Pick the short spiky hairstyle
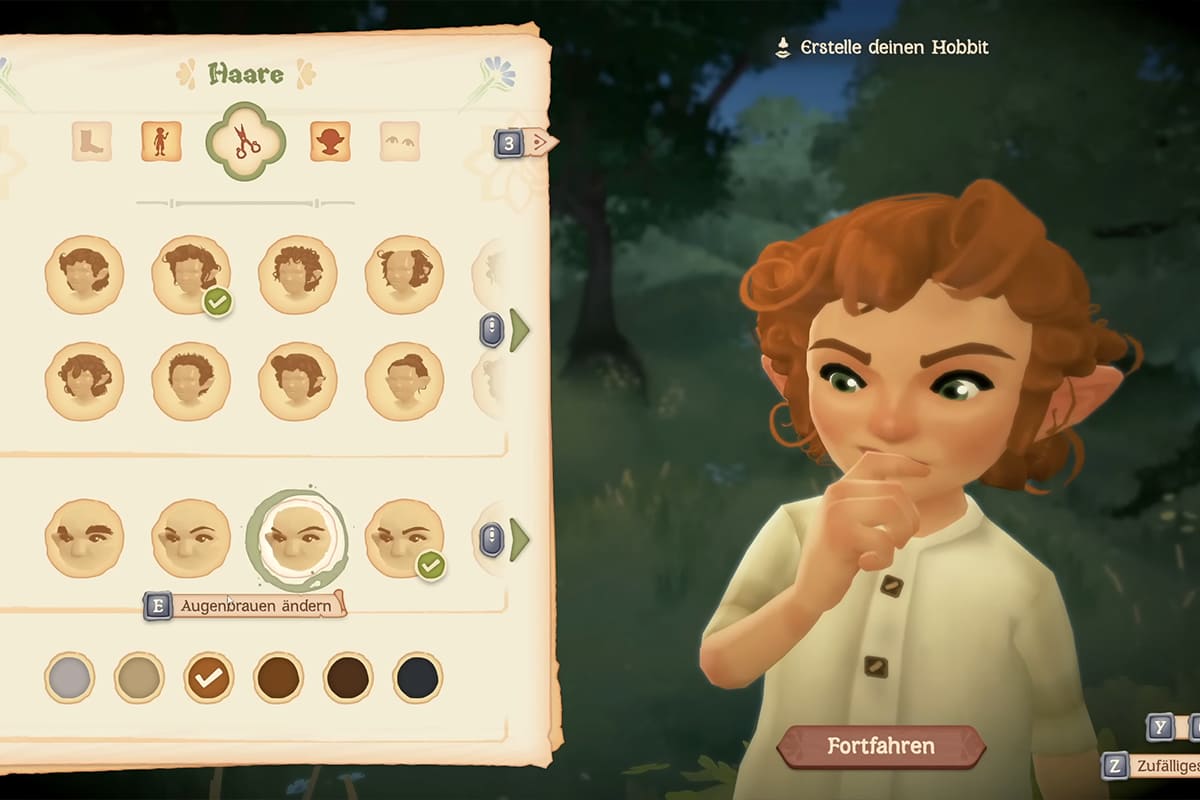 191,381
